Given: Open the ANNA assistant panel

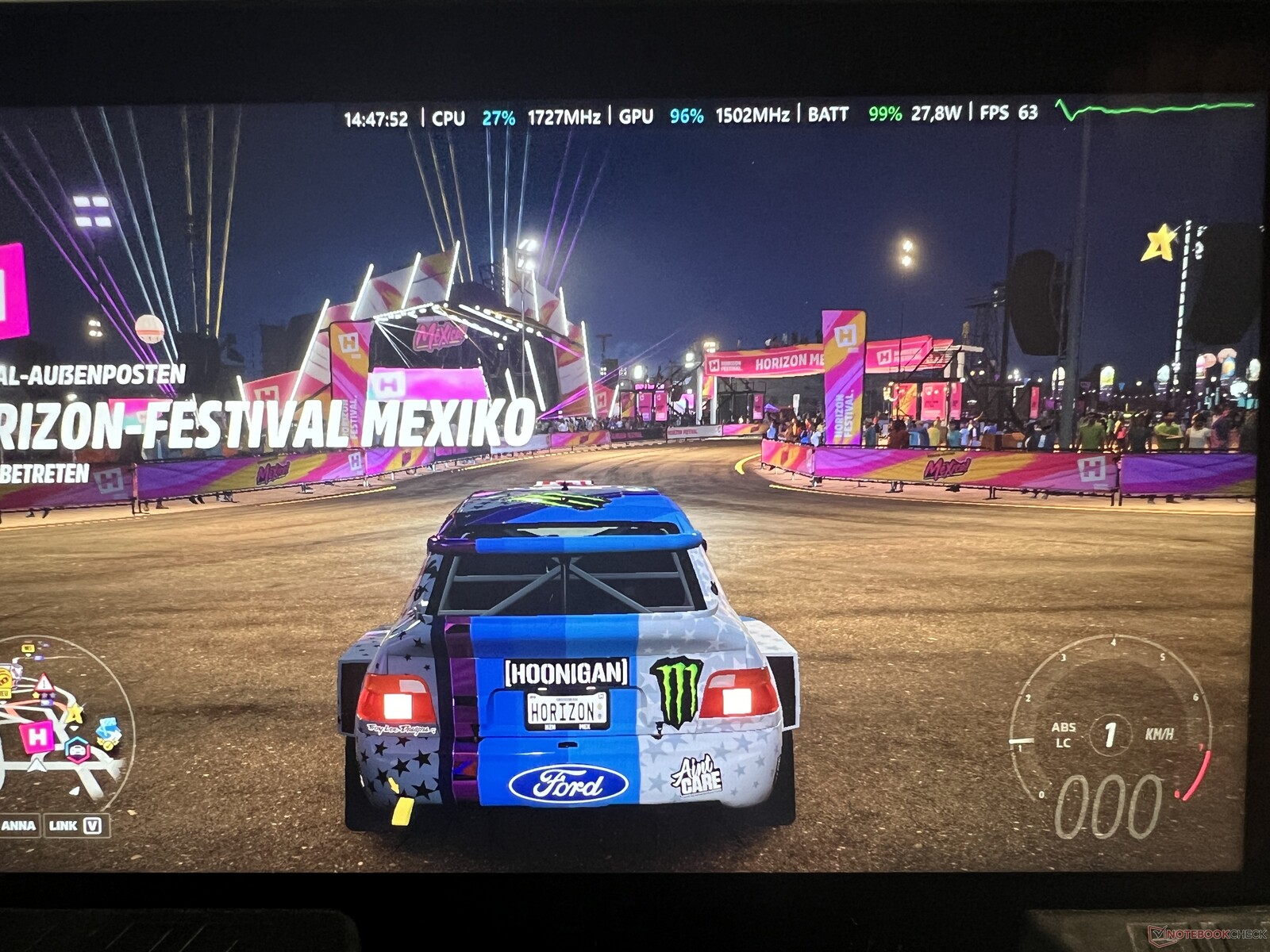Looking at the screenshot, I should tap(19, 825).
